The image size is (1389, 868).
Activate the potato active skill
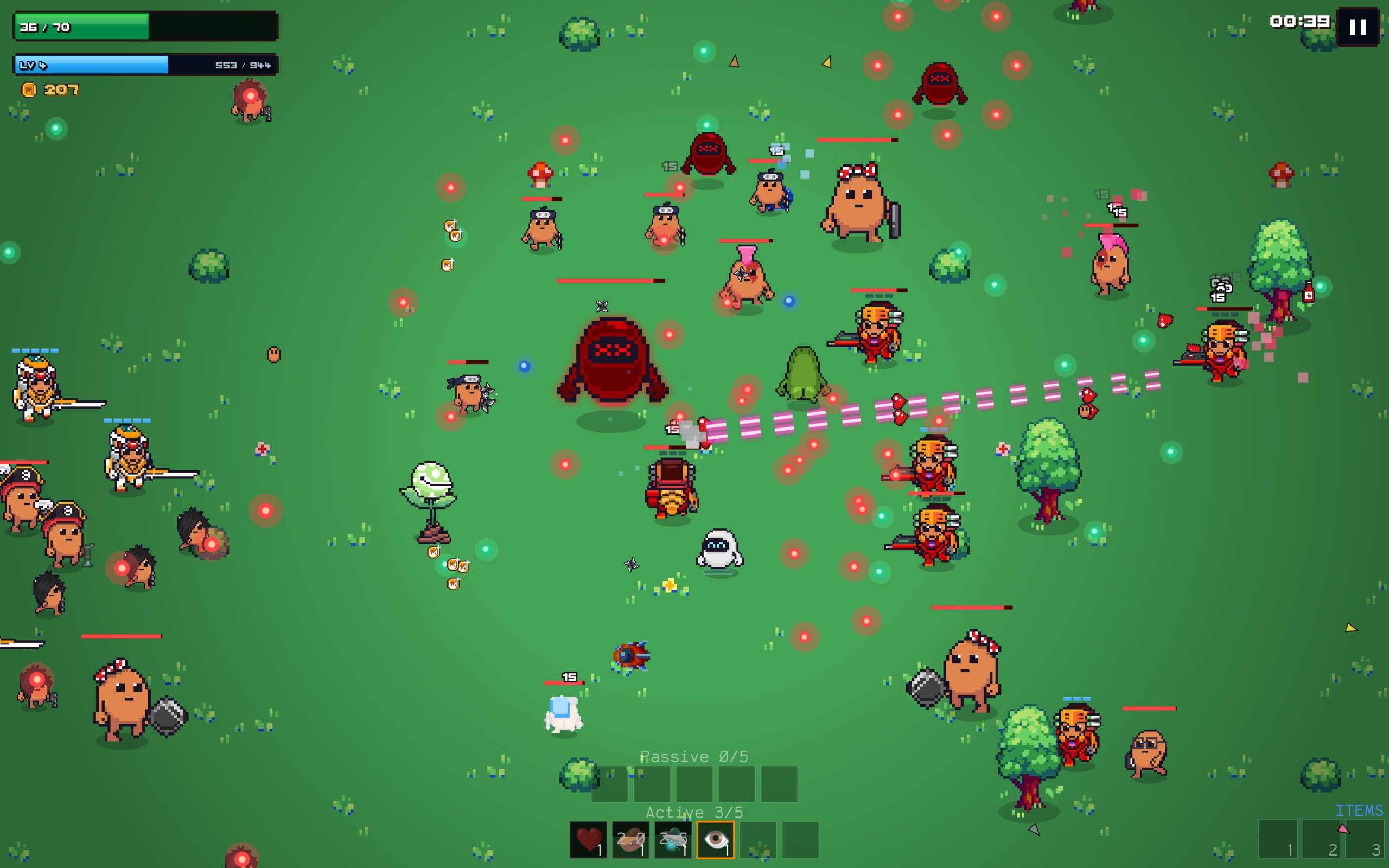630,839
